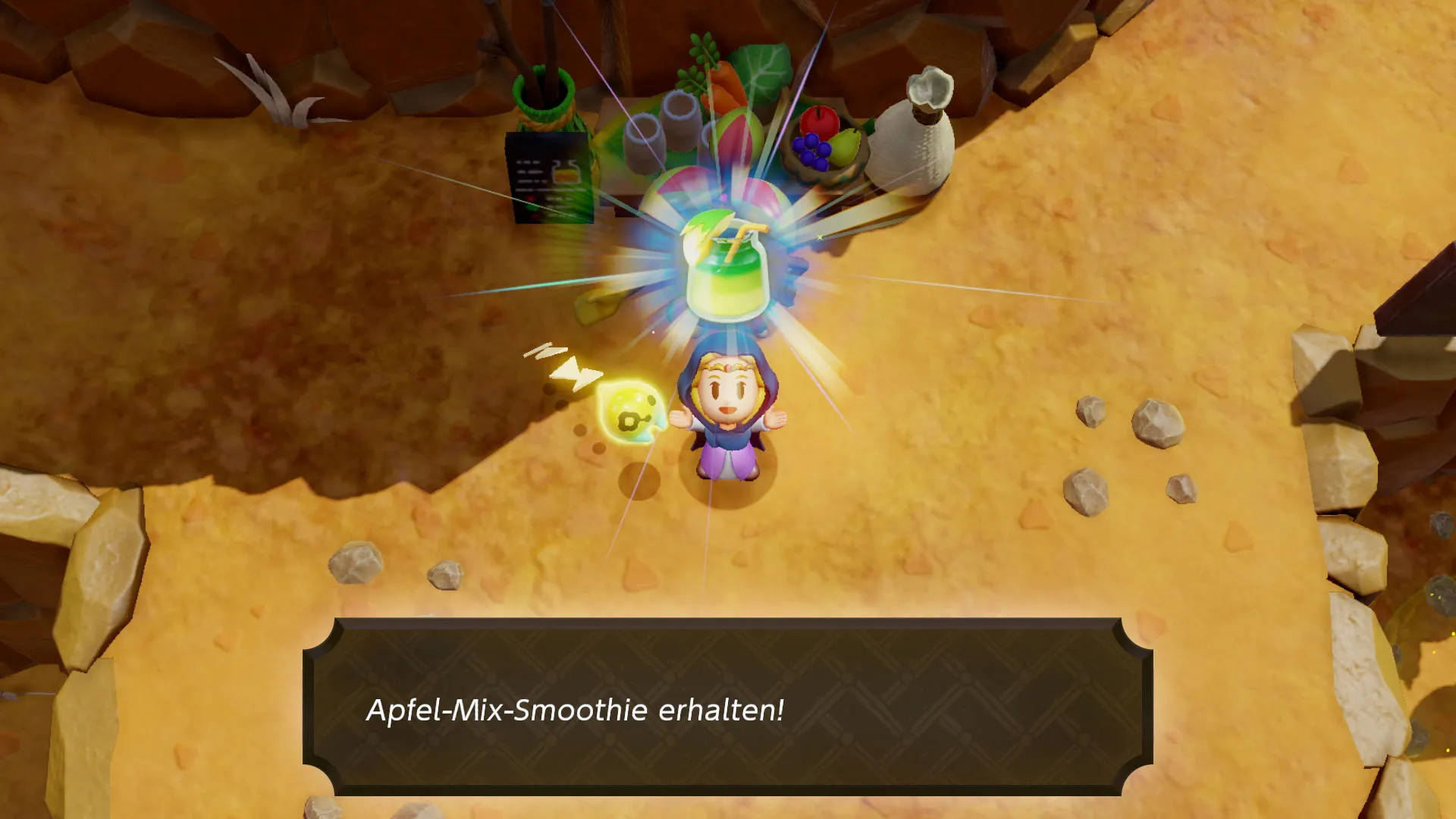Viewport: 1456px width, 819px height.
Task: Click the bunch of purple grapes
Action: (811, 150)
